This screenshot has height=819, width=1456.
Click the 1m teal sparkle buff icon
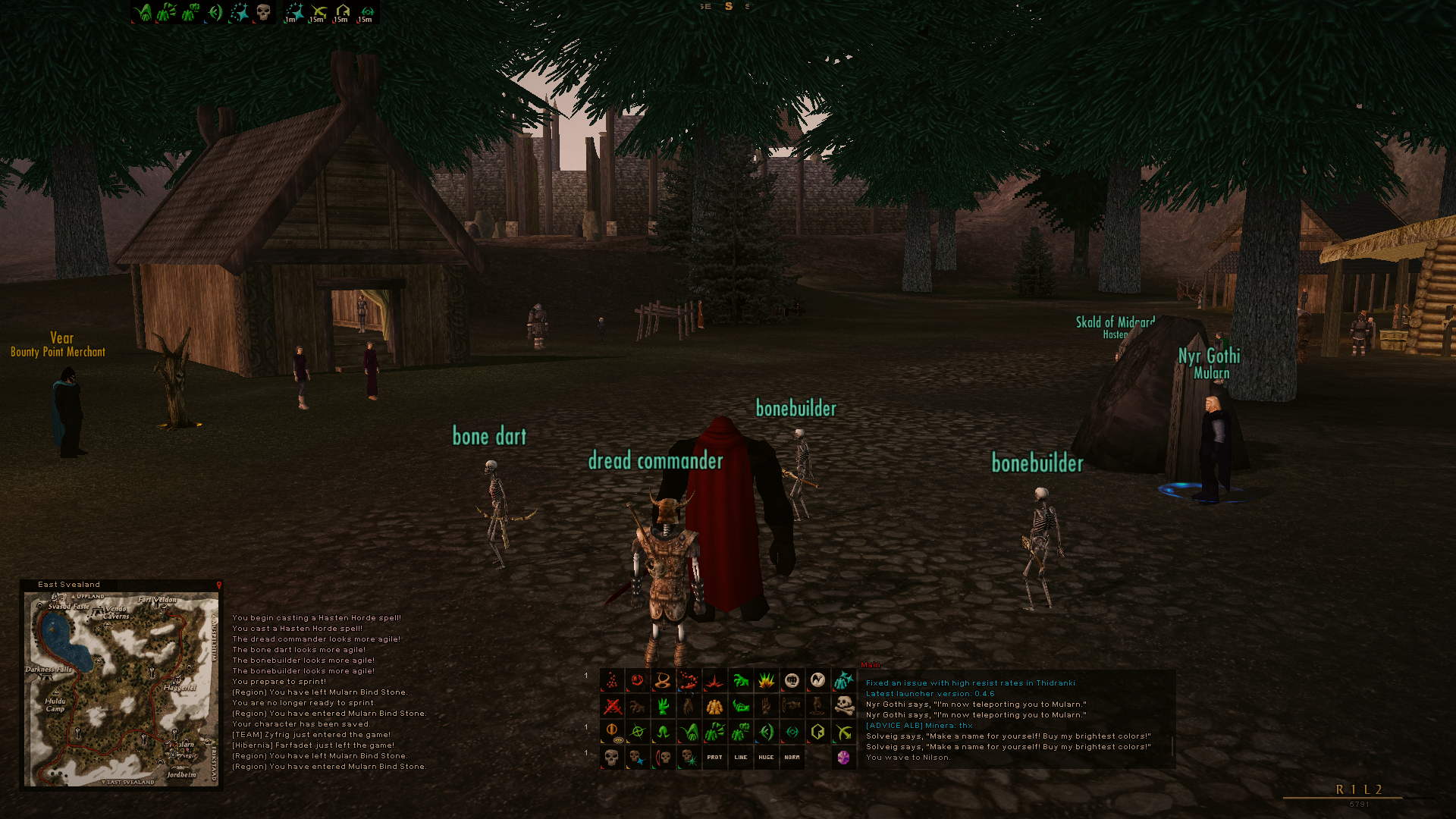point(294,12)
